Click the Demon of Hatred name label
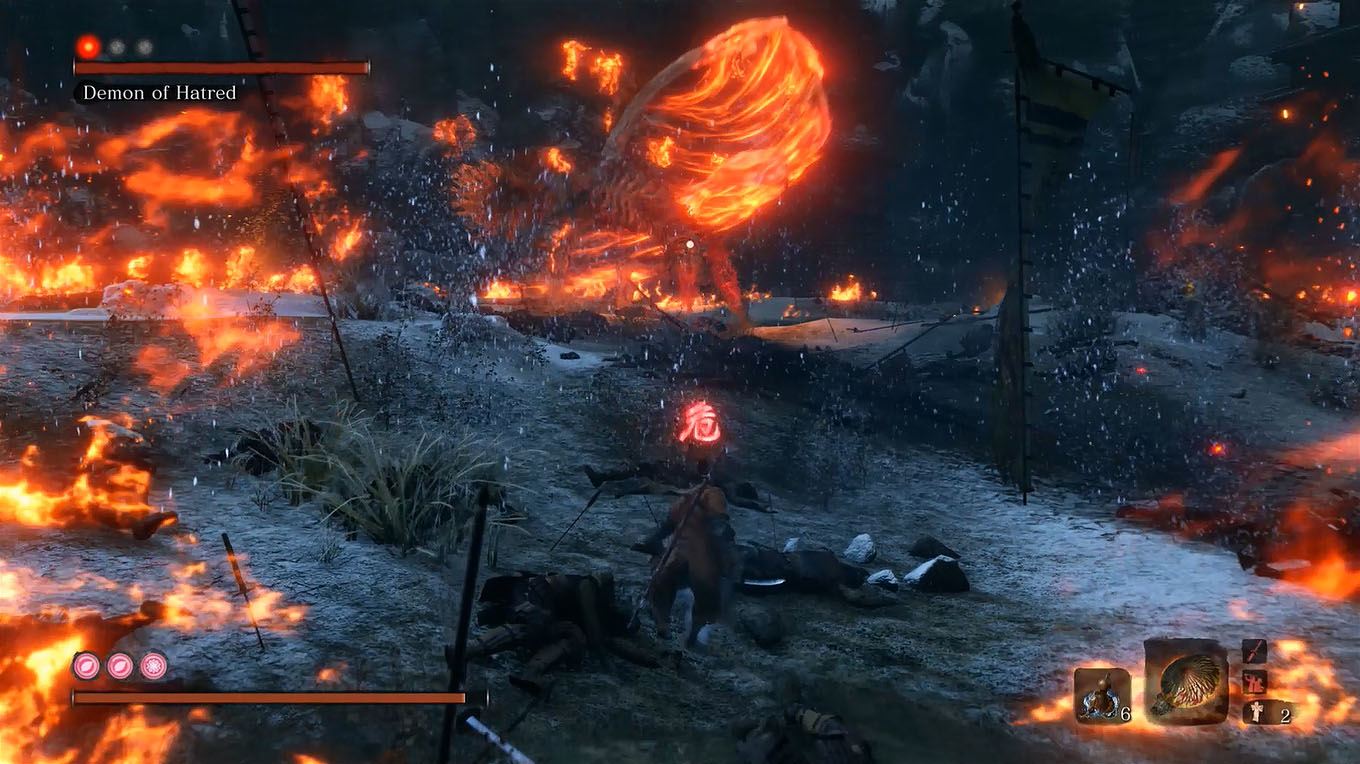Viewport: 1360px width, 764px height. (x=160, y=94)
